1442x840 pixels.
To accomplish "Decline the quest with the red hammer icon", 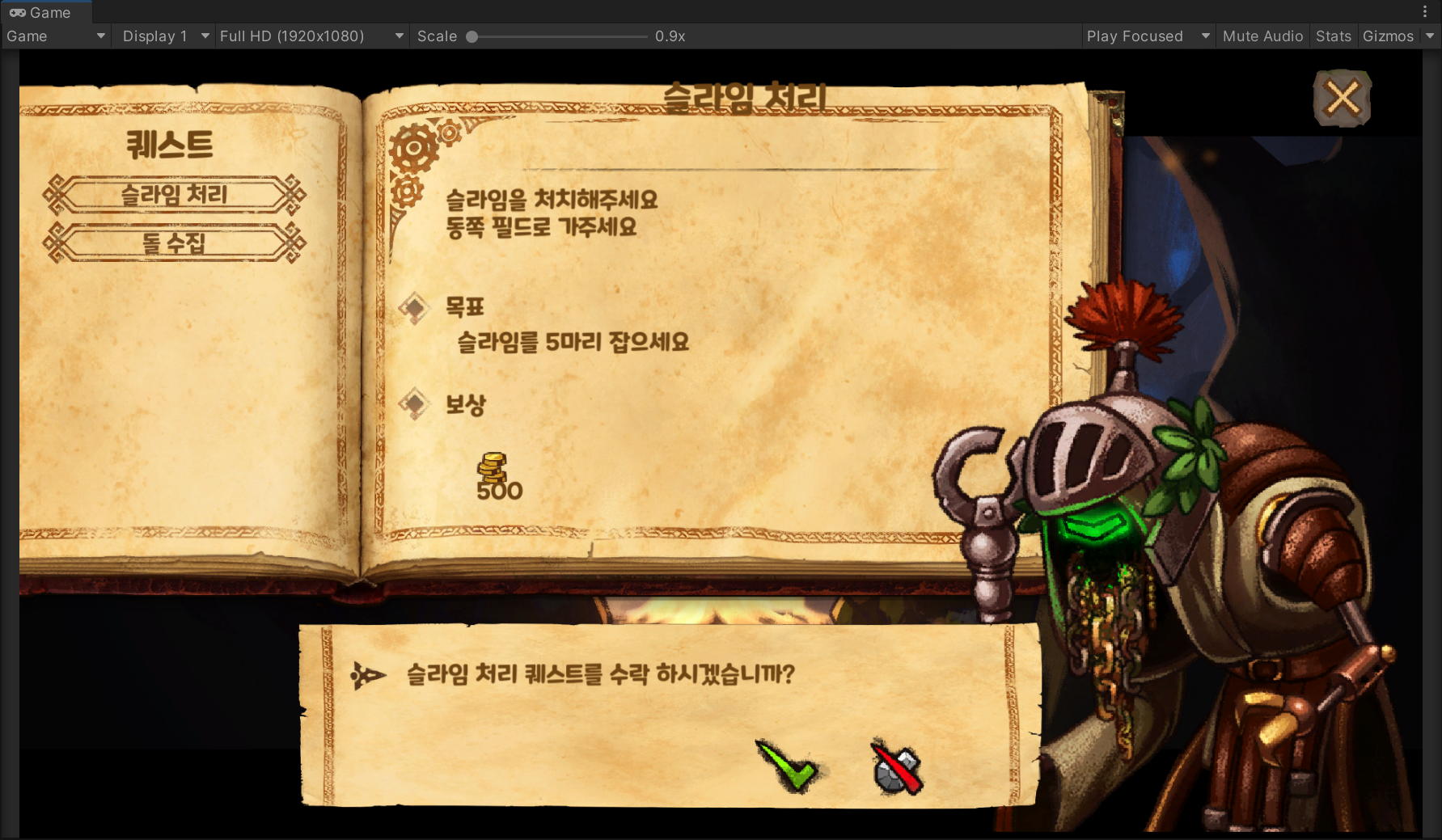I will tap(894, 766).
